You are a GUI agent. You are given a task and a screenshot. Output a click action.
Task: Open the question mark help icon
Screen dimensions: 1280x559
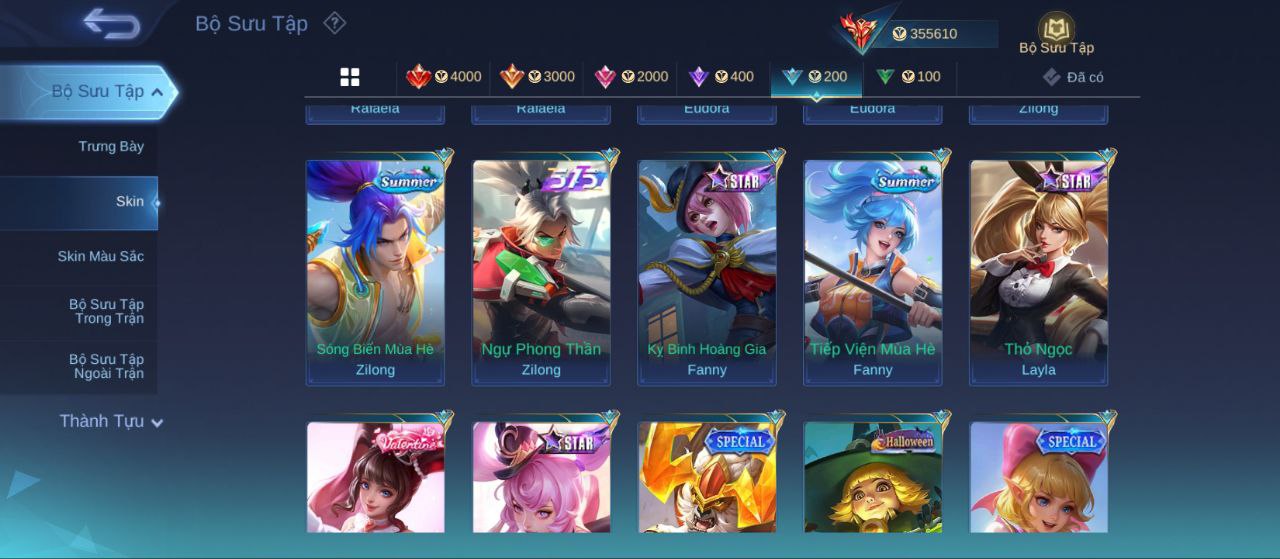click(x=335, y=23)
